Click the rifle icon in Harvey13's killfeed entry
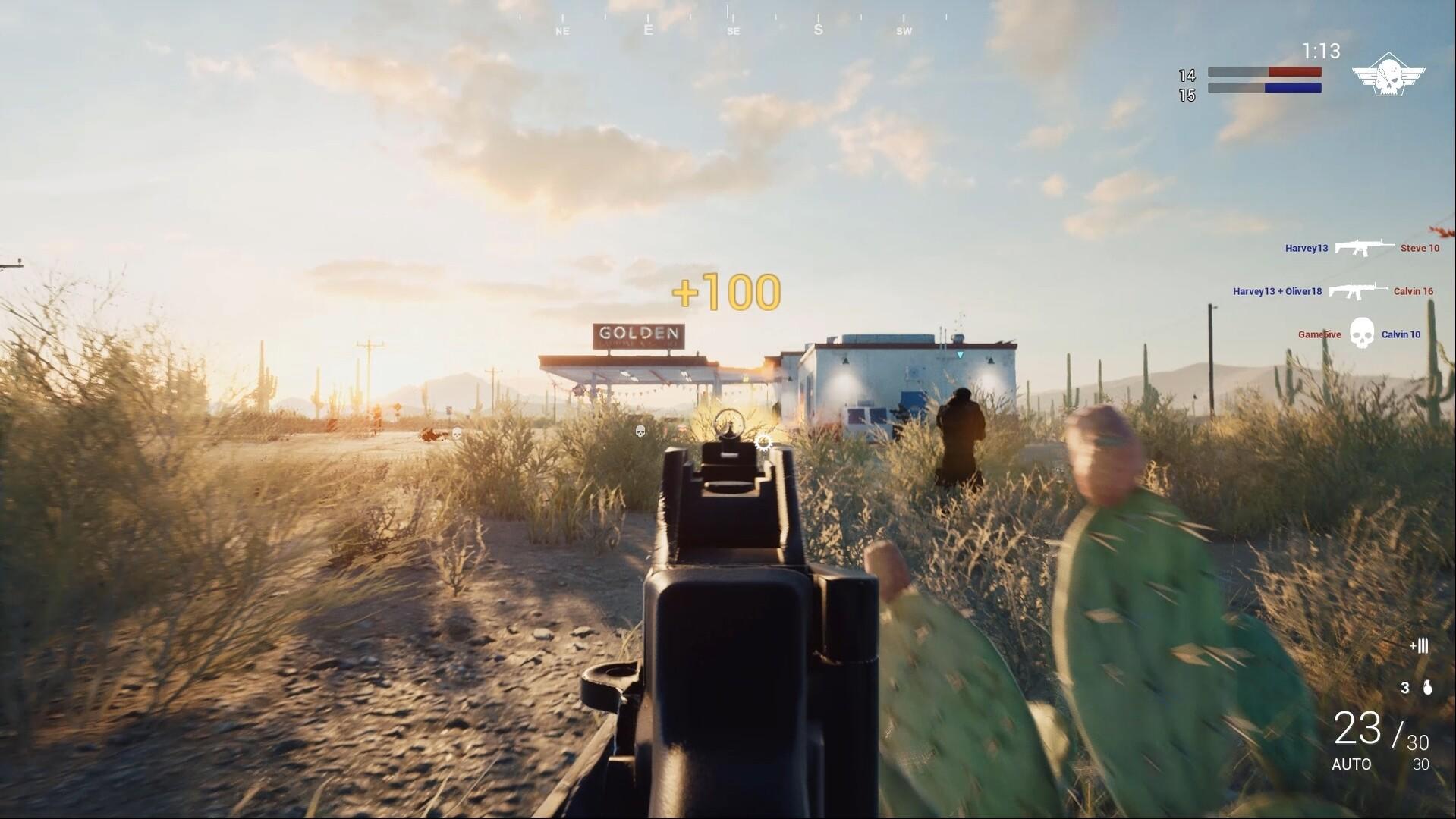 [x=1366, y=247]
